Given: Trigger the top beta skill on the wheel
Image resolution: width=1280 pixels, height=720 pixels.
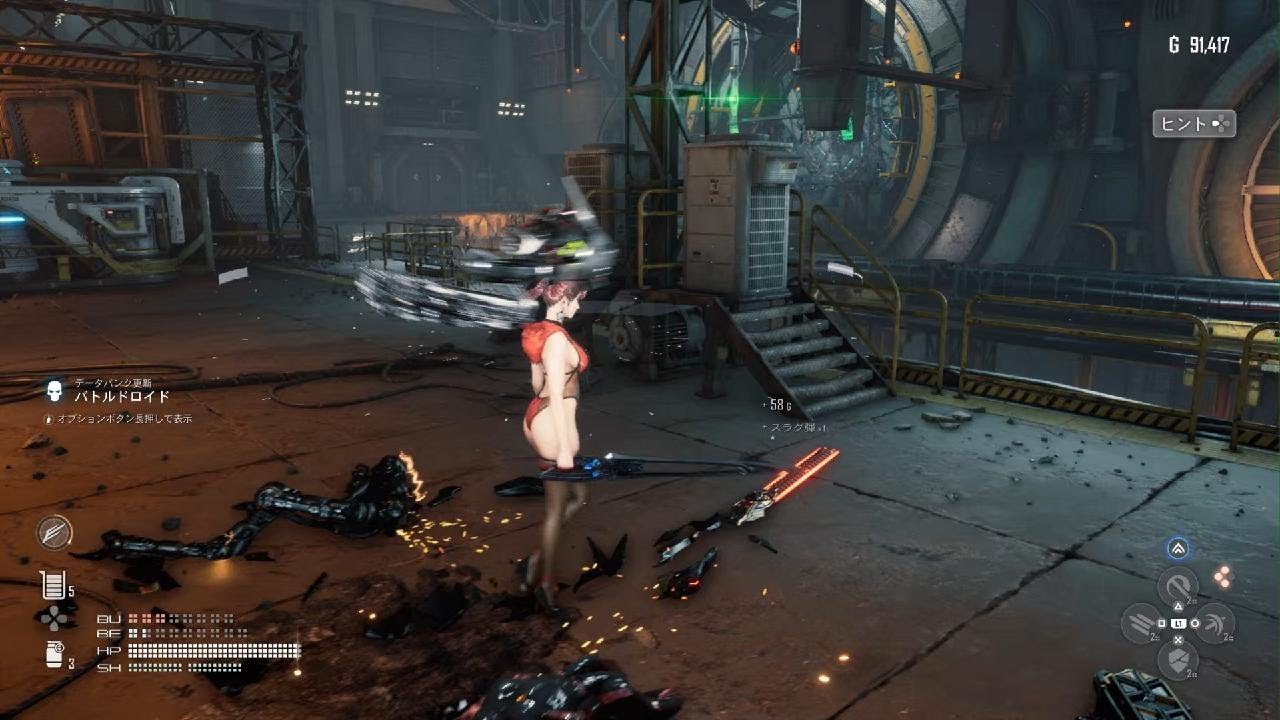Looking at the screenshot, I should pyautogui.click(x=1178, y=587).
